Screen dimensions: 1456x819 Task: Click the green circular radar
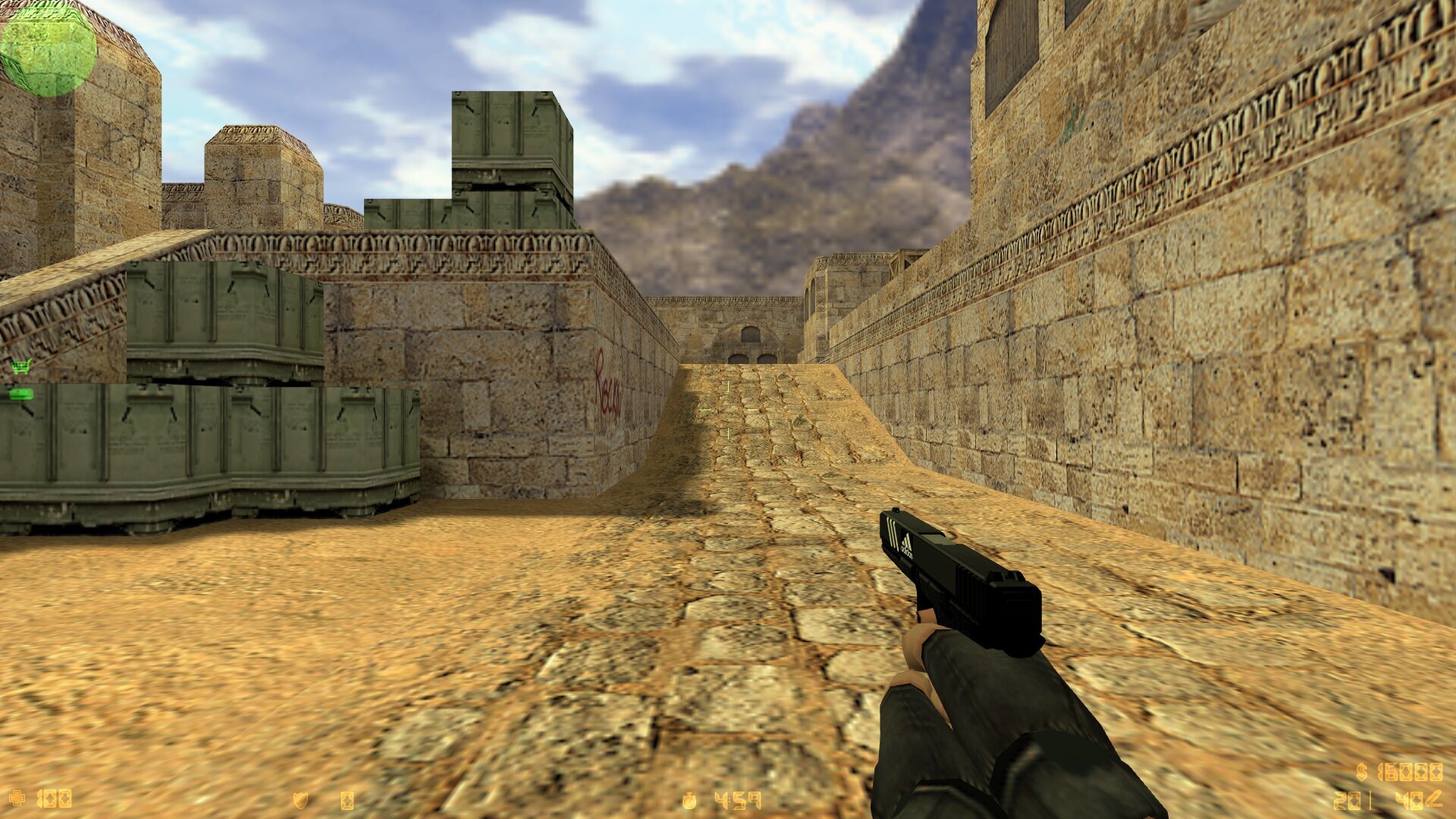coord(48,49)
